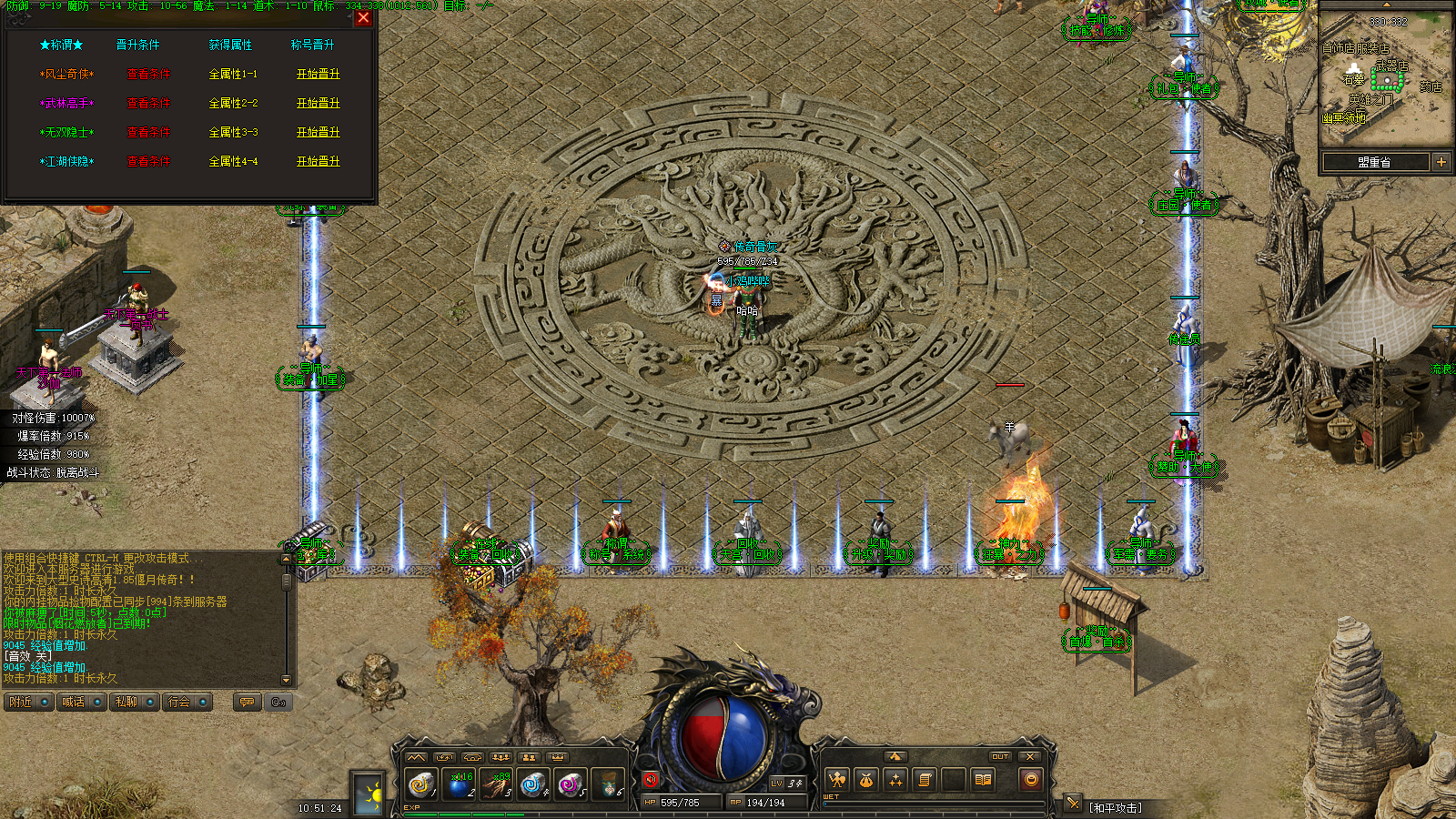Viewport: 1456px width, 819px height.
Task: Toggle the 行会 guild chat channel
Action: pos(187,702)
